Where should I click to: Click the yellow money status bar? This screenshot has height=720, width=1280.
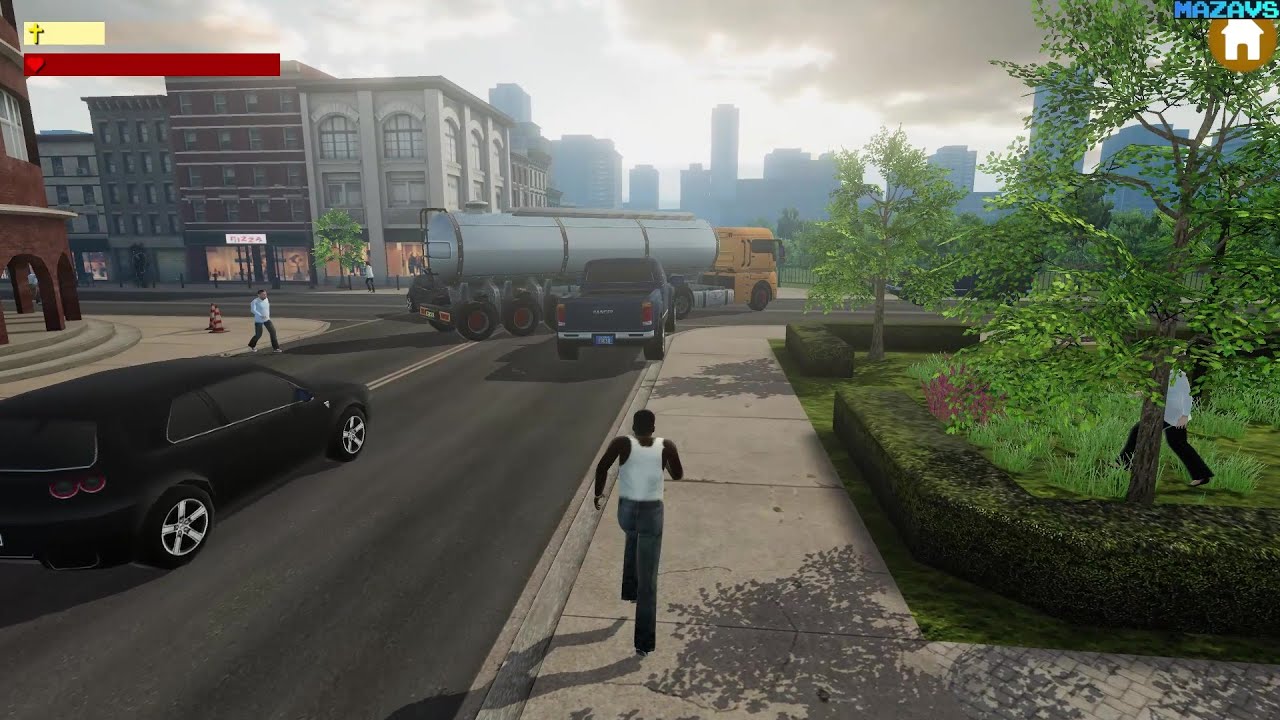tap(70, 32)
